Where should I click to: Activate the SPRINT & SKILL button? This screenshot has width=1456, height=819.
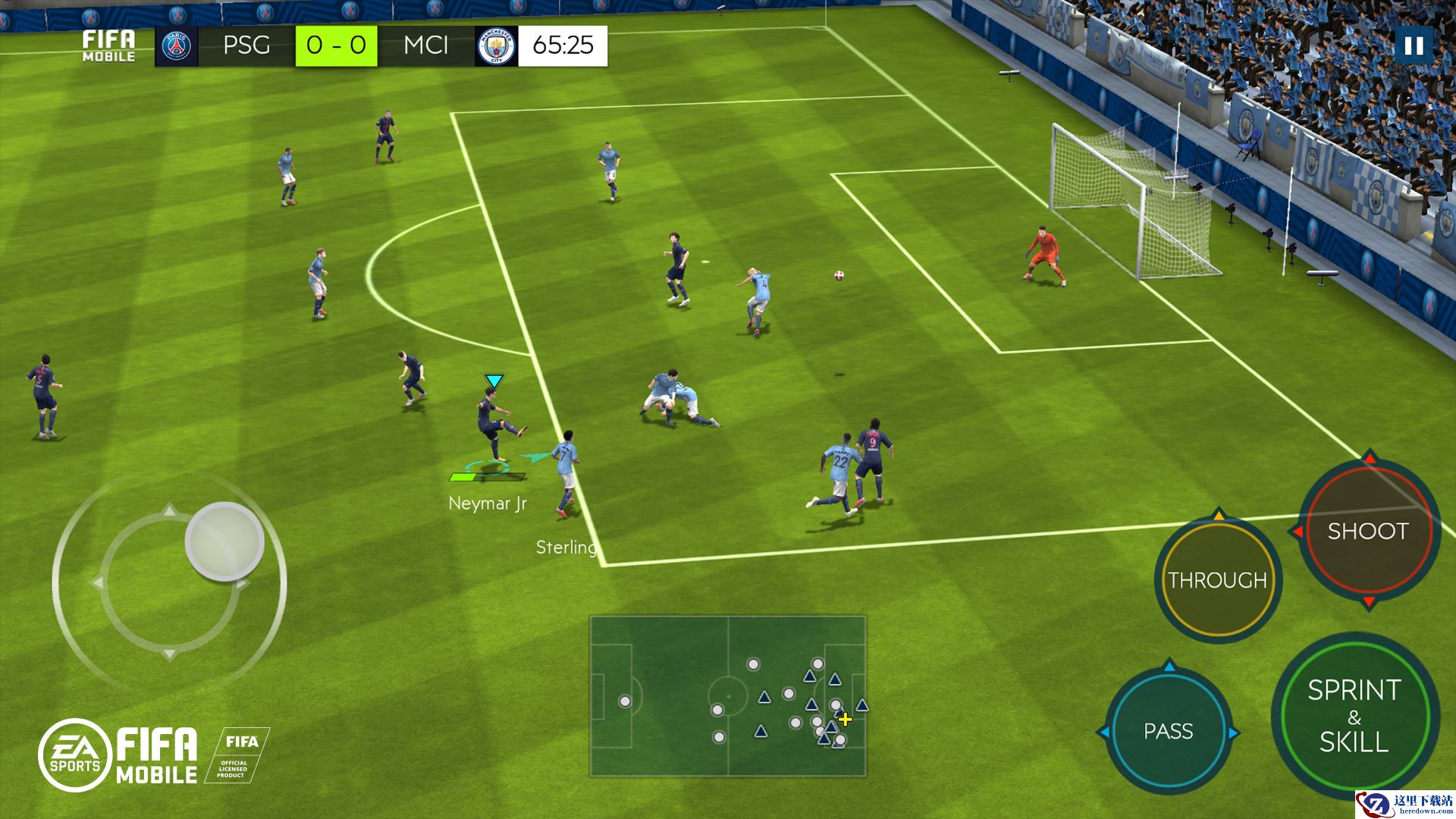[x=1354, y=717]
